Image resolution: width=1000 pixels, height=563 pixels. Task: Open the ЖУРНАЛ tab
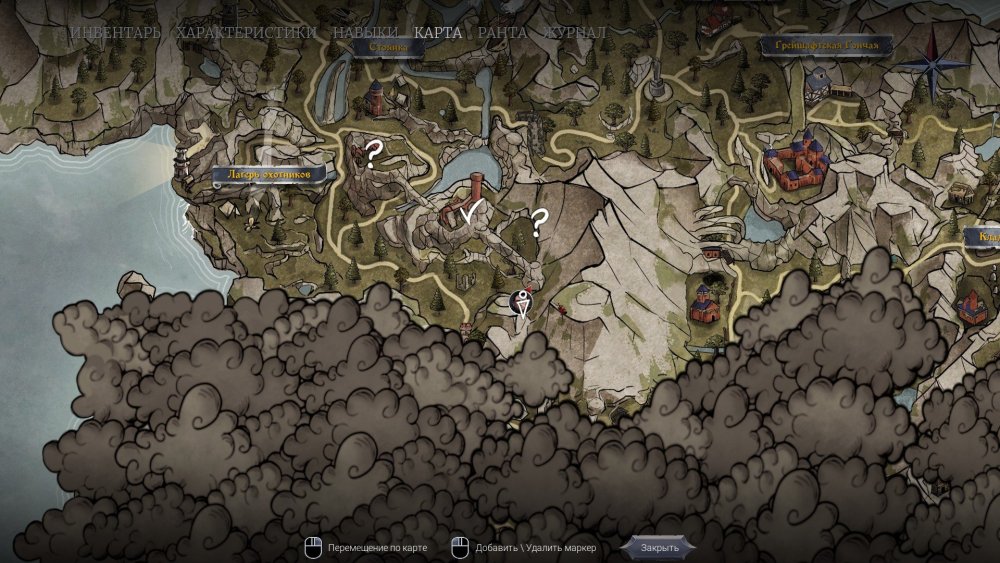[x=574, y=32]
